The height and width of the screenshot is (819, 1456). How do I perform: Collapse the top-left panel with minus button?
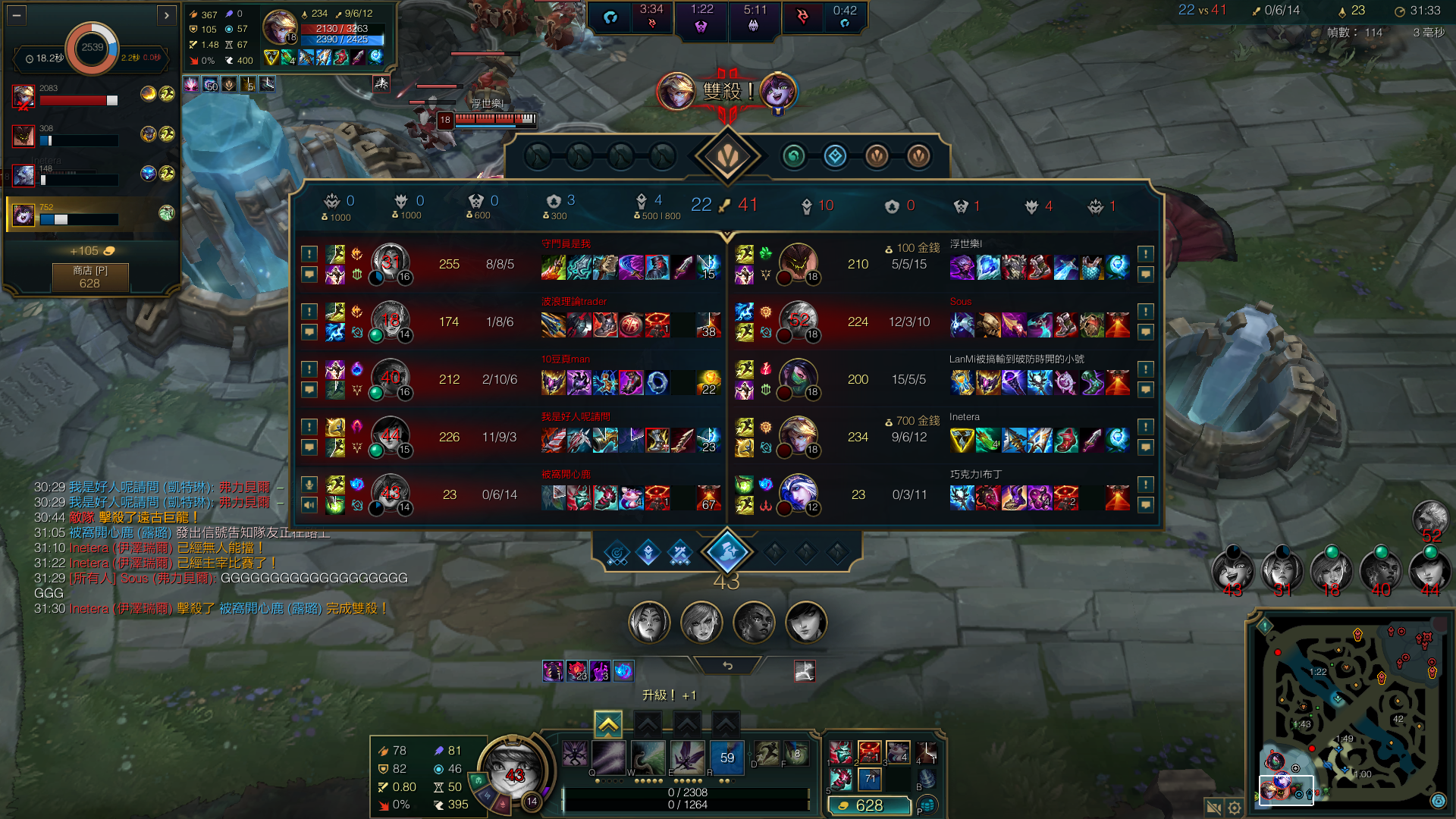pyautogui.click(x=17, y=14)
